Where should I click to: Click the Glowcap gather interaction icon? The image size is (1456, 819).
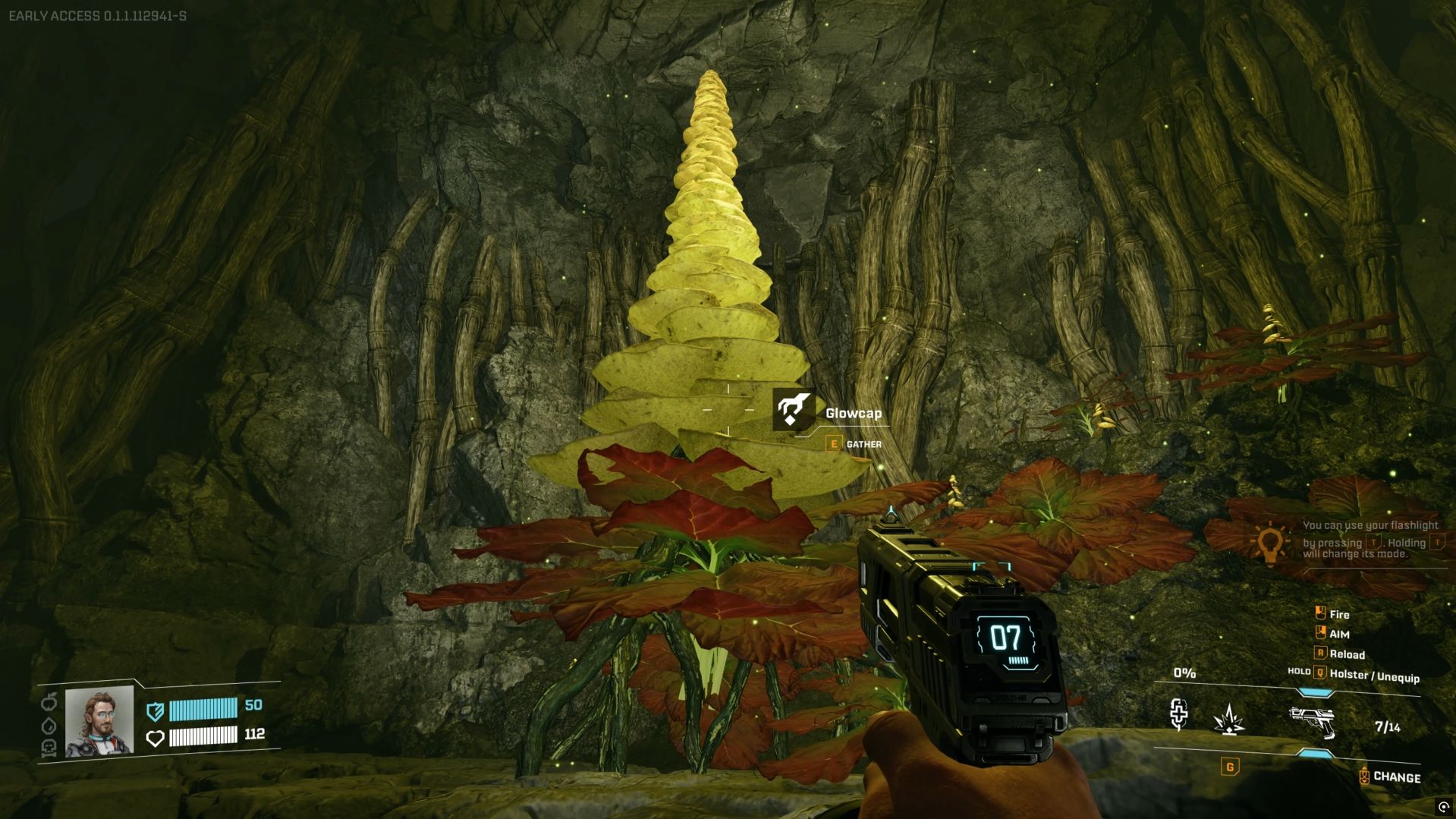[x=794, y=411]
